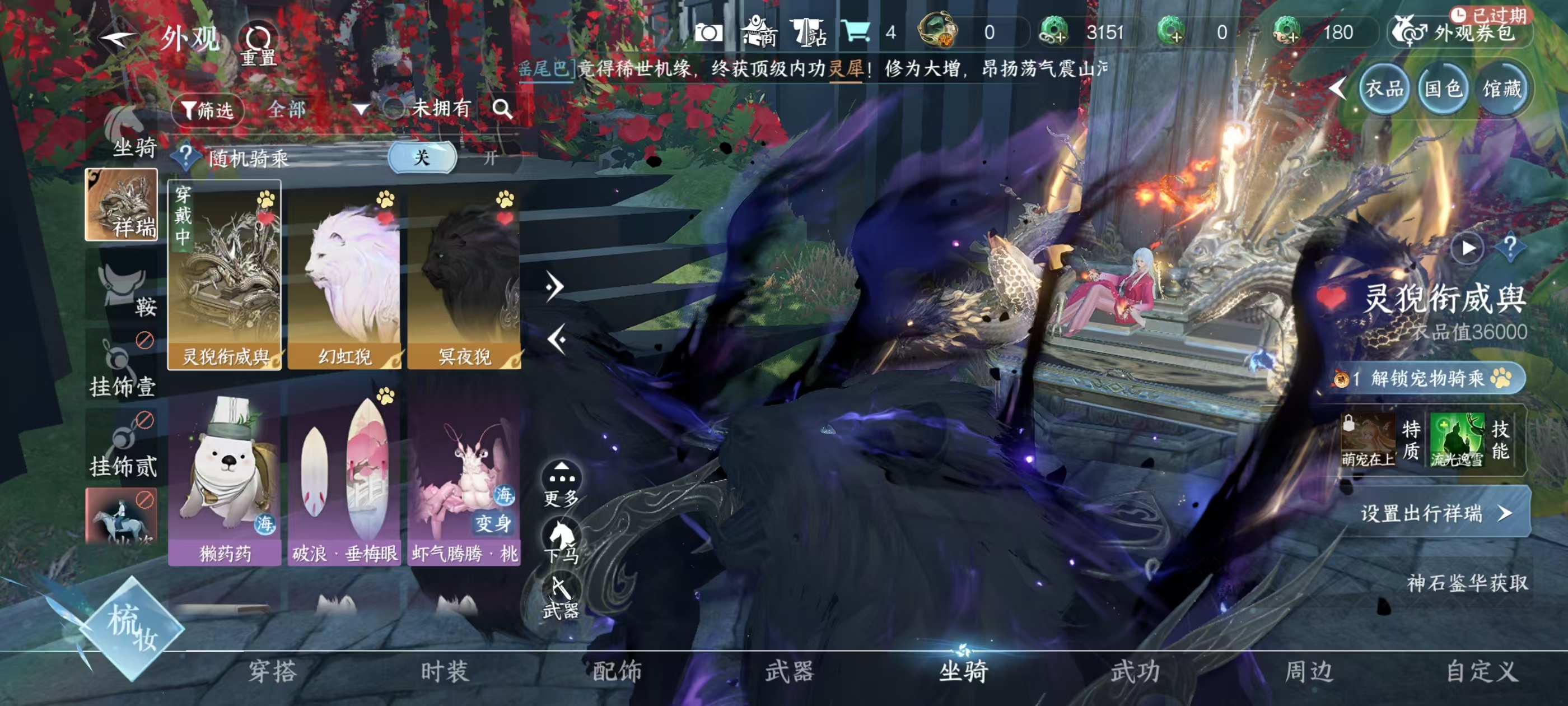Open the 筛选 filter icon
The height and width of the screenshot is (706, 1568).
click(209, 111)
